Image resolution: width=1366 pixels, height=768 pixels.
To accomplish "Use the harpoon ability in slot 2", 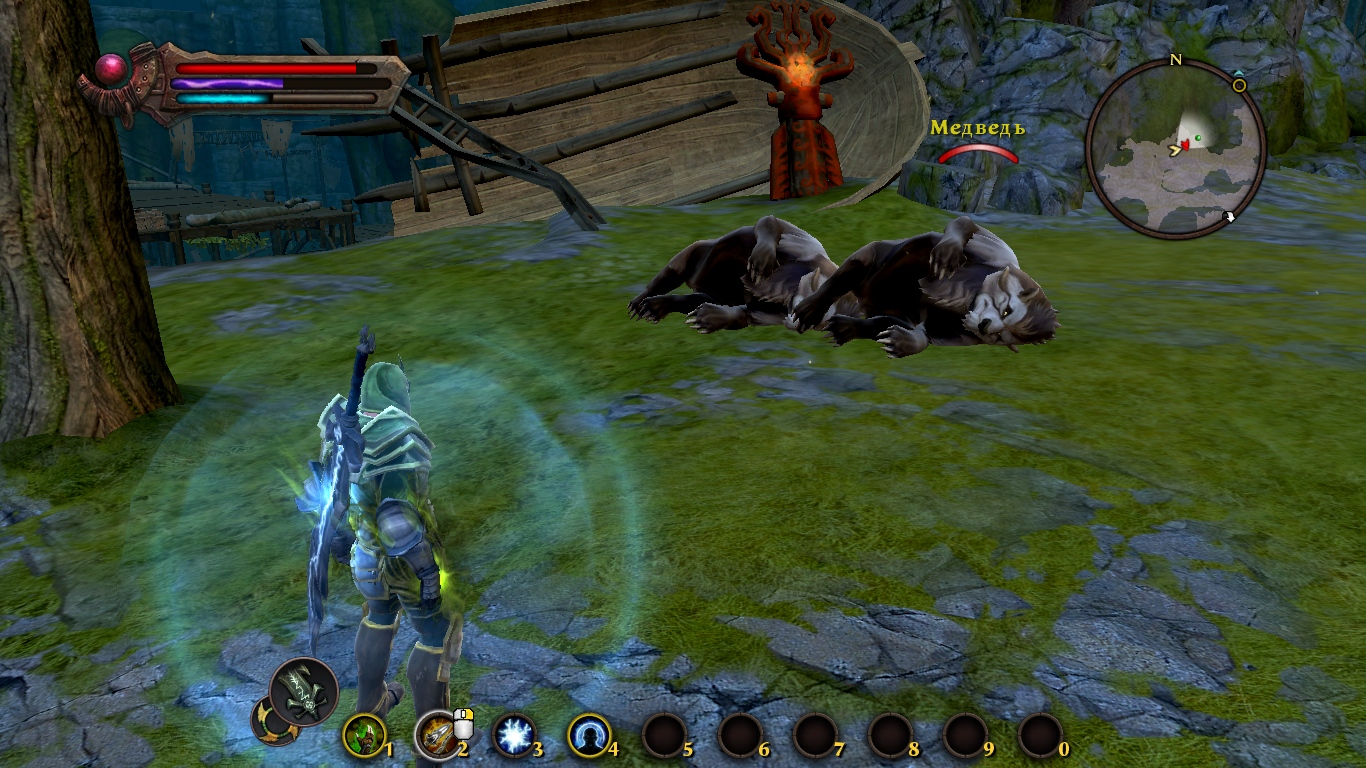I will click(436, 737).
